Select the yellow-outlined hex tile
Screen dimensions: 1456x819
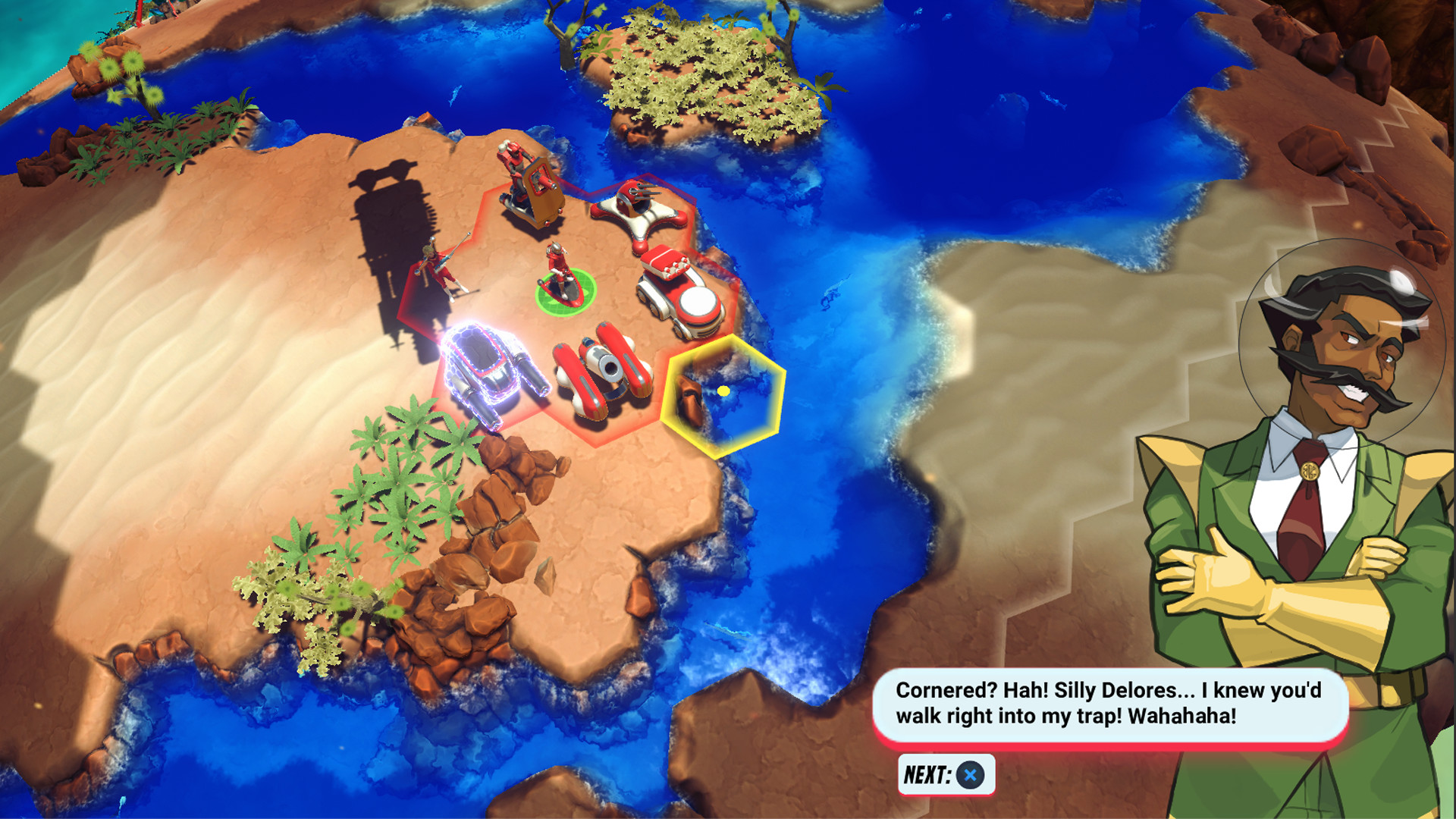tap(723, 395)
